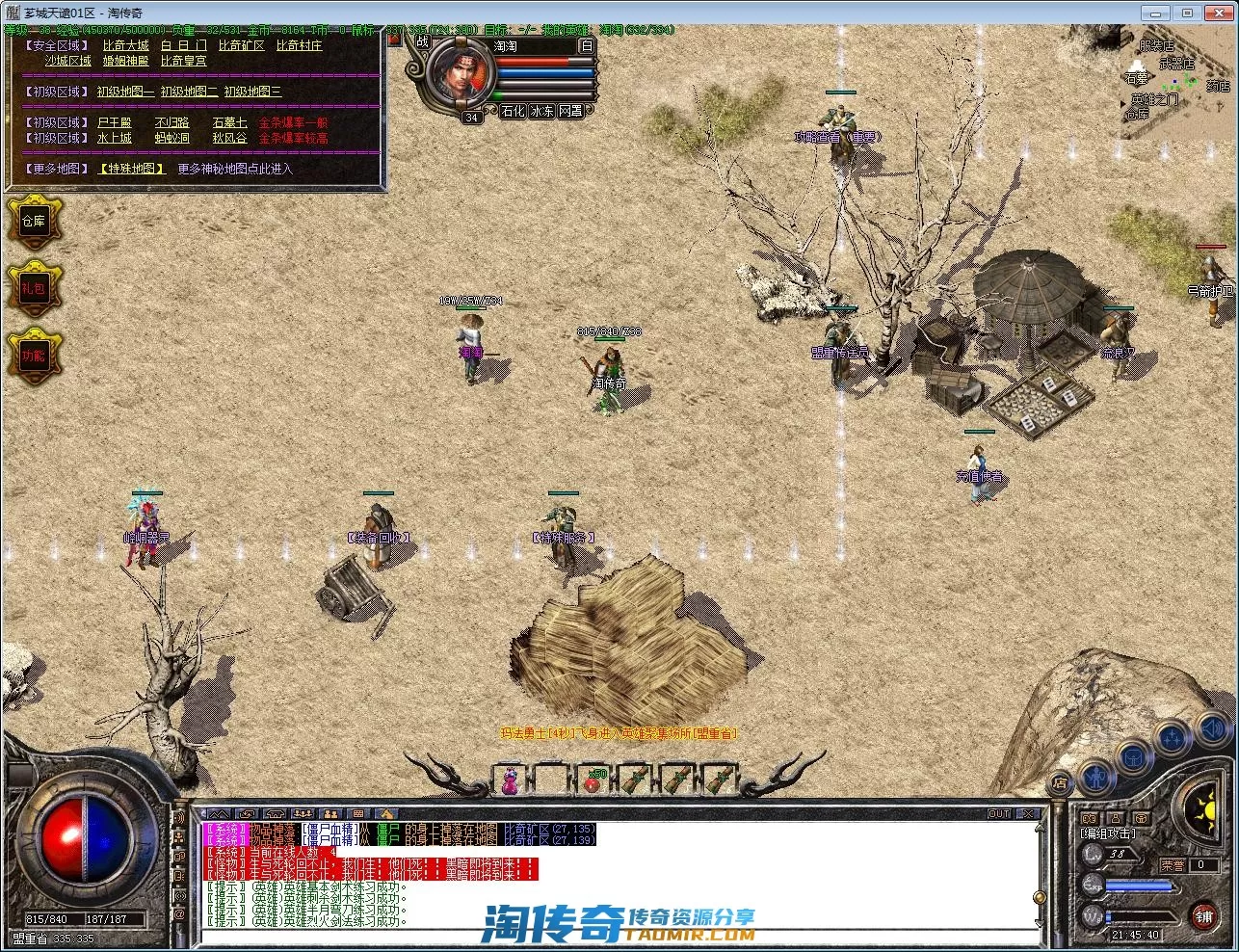Select the 白日门 safe zone link
The image size is (1239, 952).
pos(183,45)
